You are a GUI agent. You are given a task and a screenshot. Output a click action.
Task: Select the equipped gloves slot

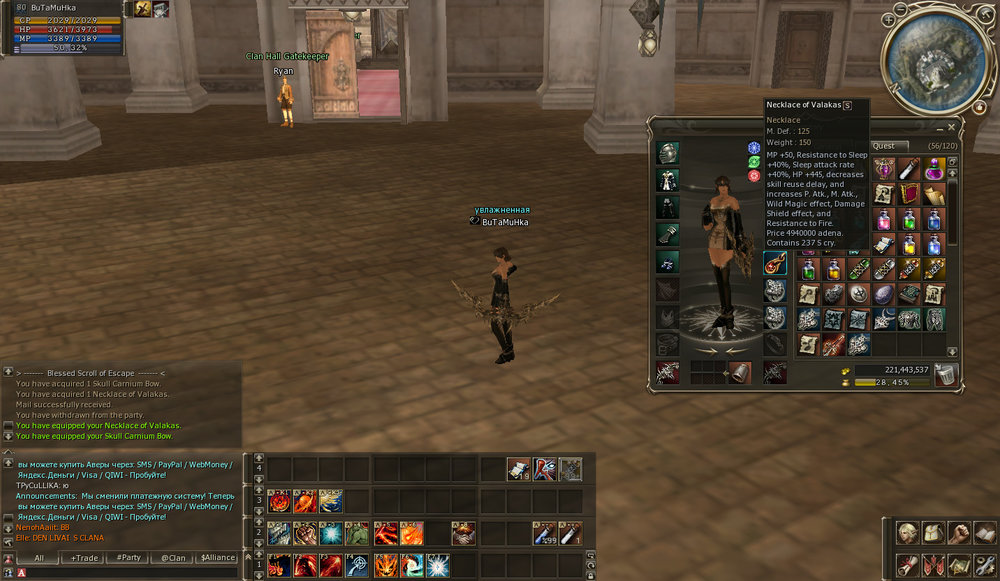668,234
